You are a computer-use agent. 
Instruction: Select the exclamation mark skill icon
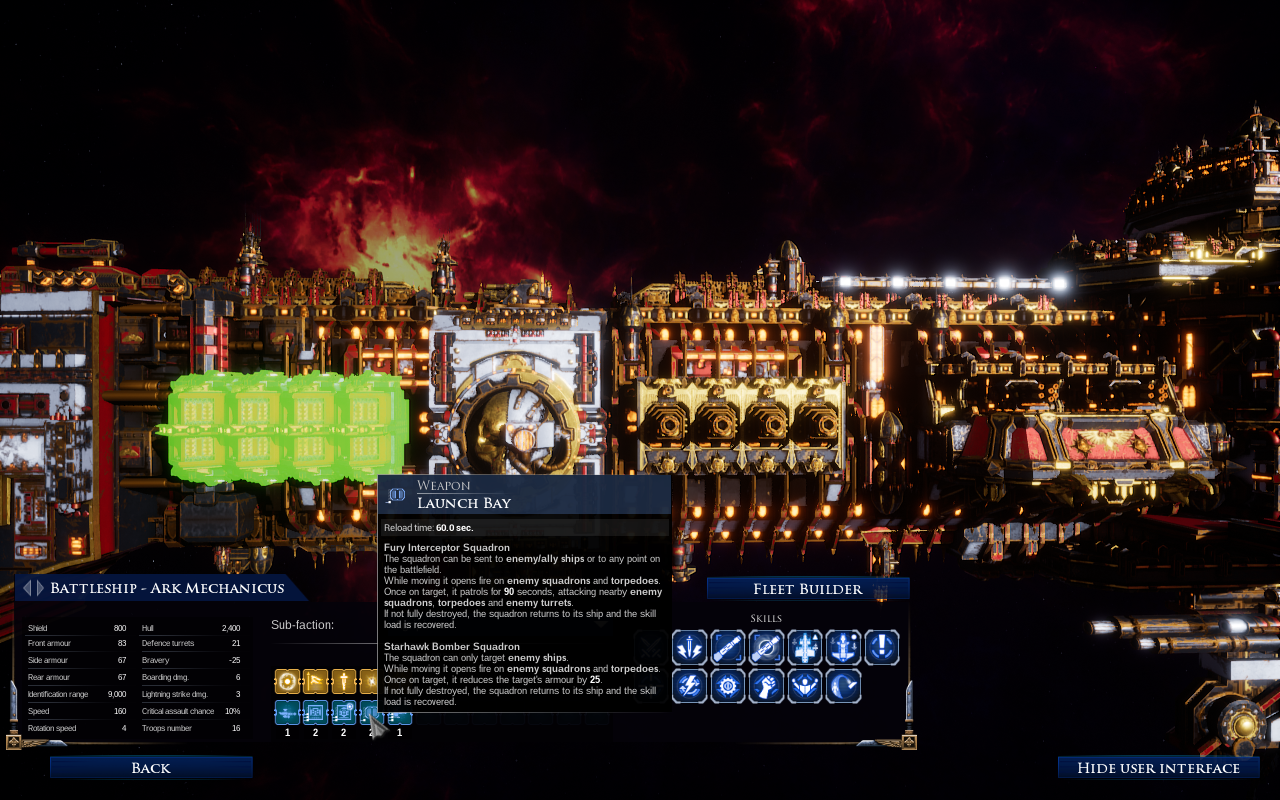(882, 648)
